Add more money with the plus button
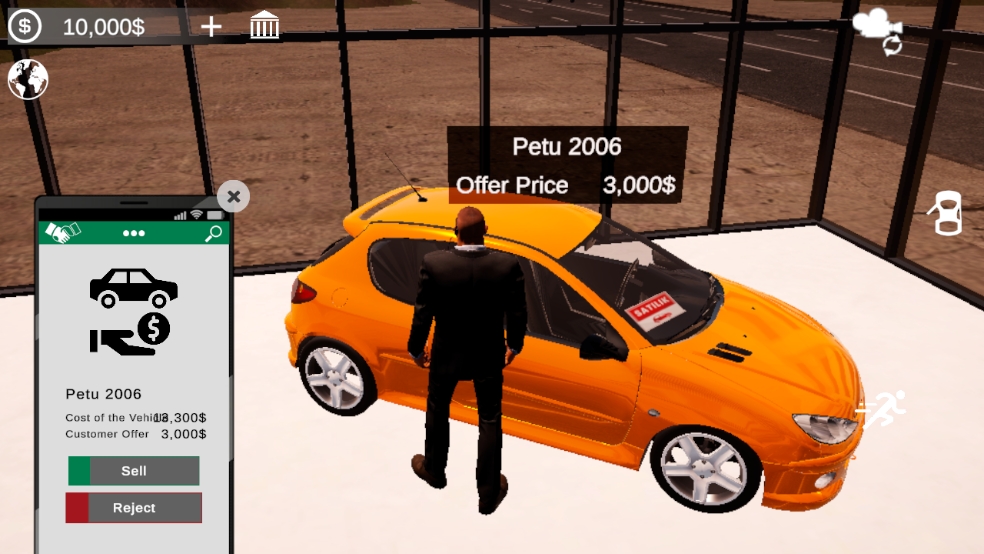The width and height of the screenshot is (984, 554). (x=211, y=26)
